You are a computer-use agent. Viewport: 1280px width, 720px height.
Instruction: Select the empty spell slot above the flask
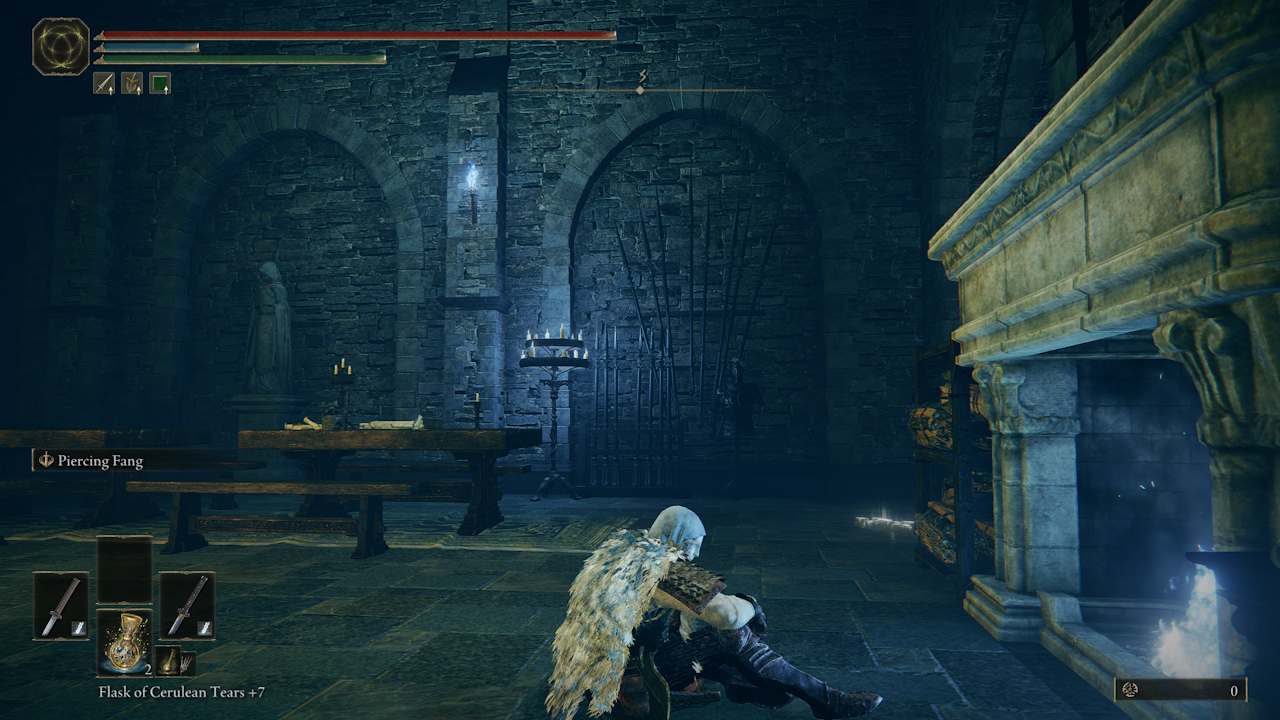(124, 570)
